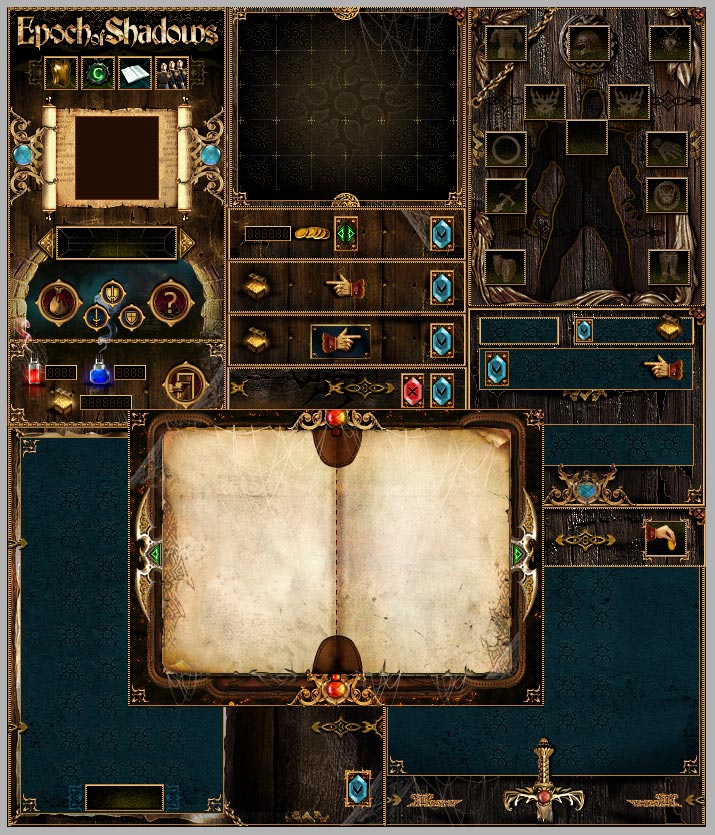Turn the book to the previous page

[x=154, y=552]
